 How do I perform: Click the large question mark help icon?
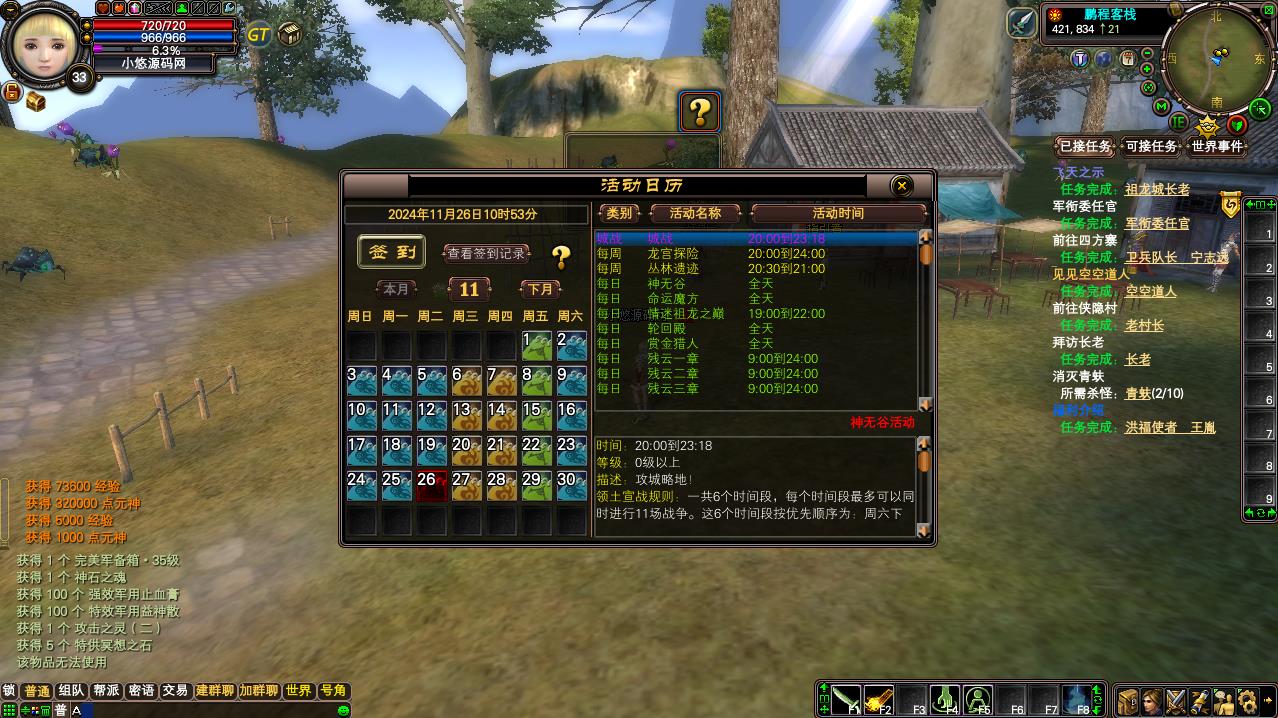tap(700, 112)
